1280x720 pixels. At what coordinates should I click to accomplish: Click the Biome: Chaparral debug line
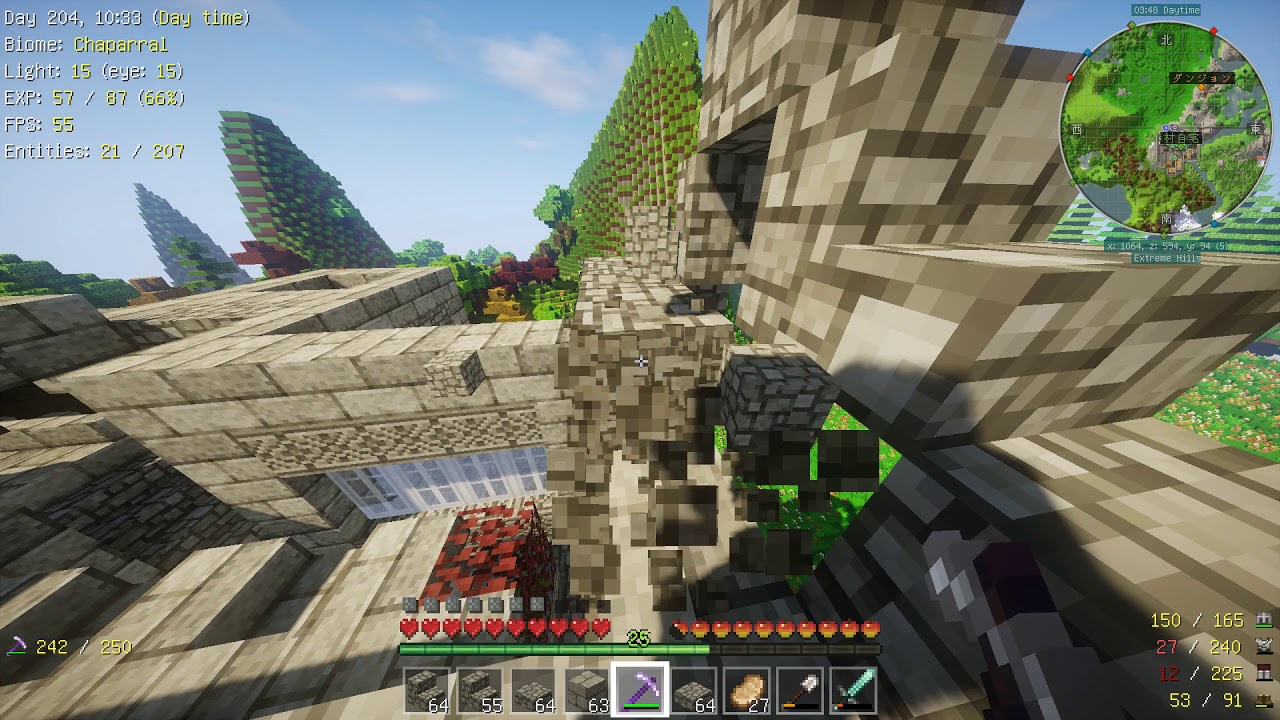tap(84, 44)
